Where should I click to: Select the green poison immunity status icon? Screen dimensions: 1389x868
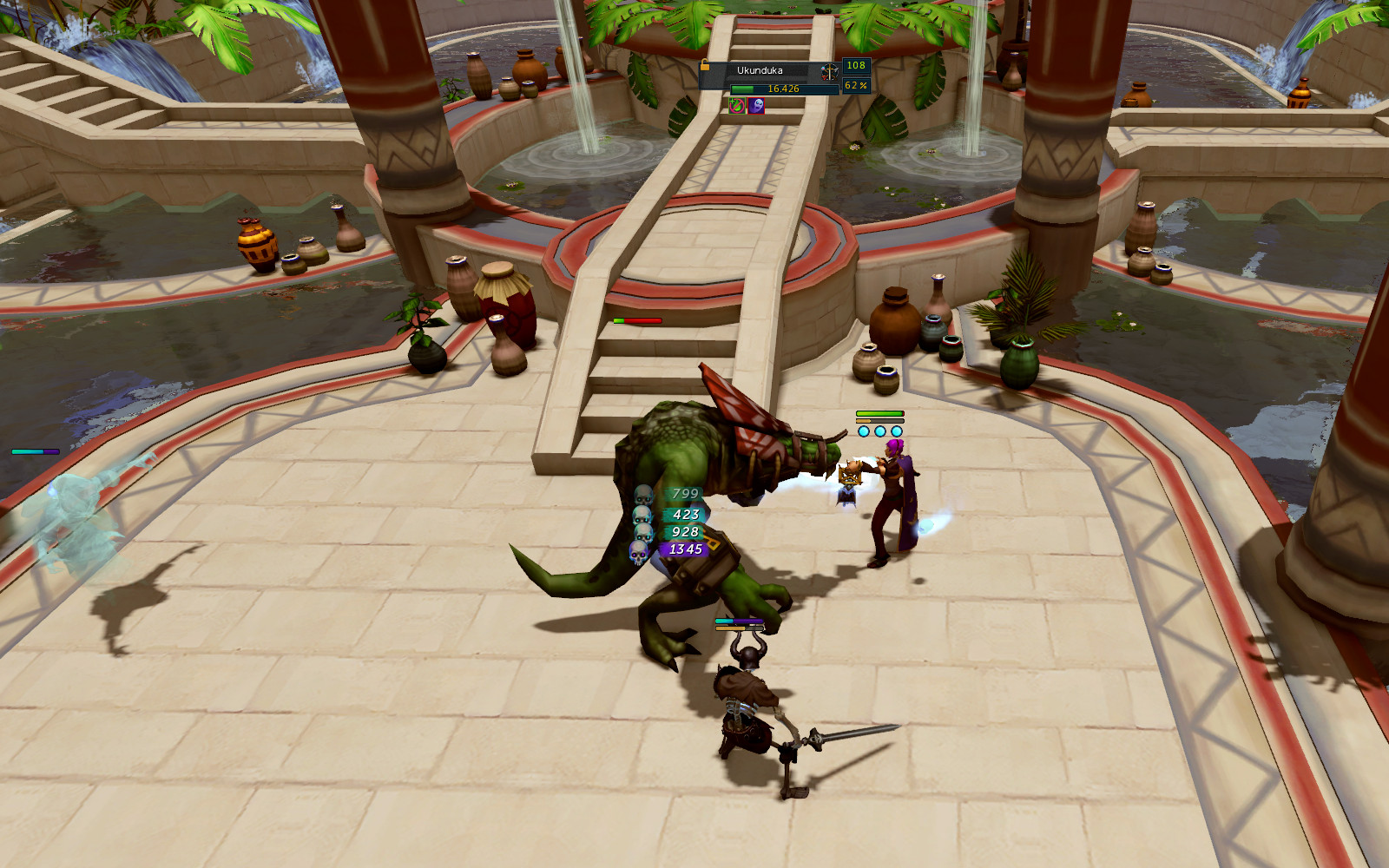click(737, 106)
